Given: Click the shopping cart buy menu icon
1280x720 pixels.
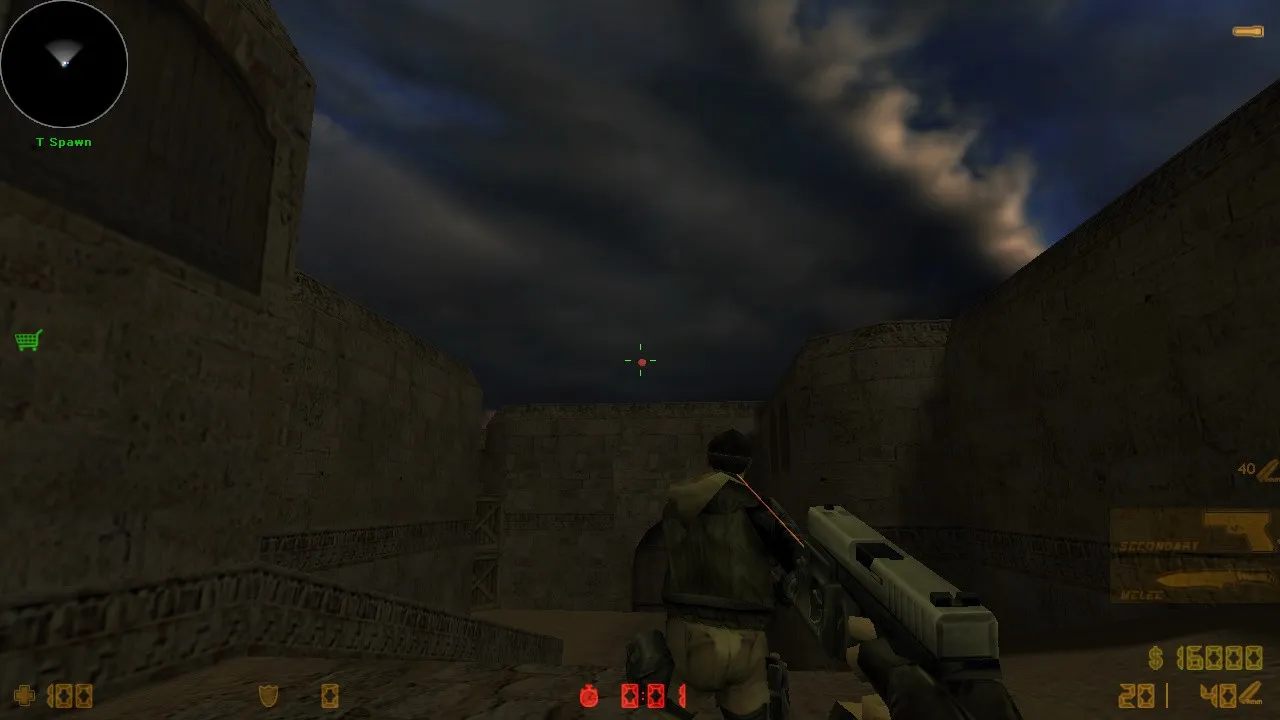Looking at the screenshot, I should pos(28,340).
